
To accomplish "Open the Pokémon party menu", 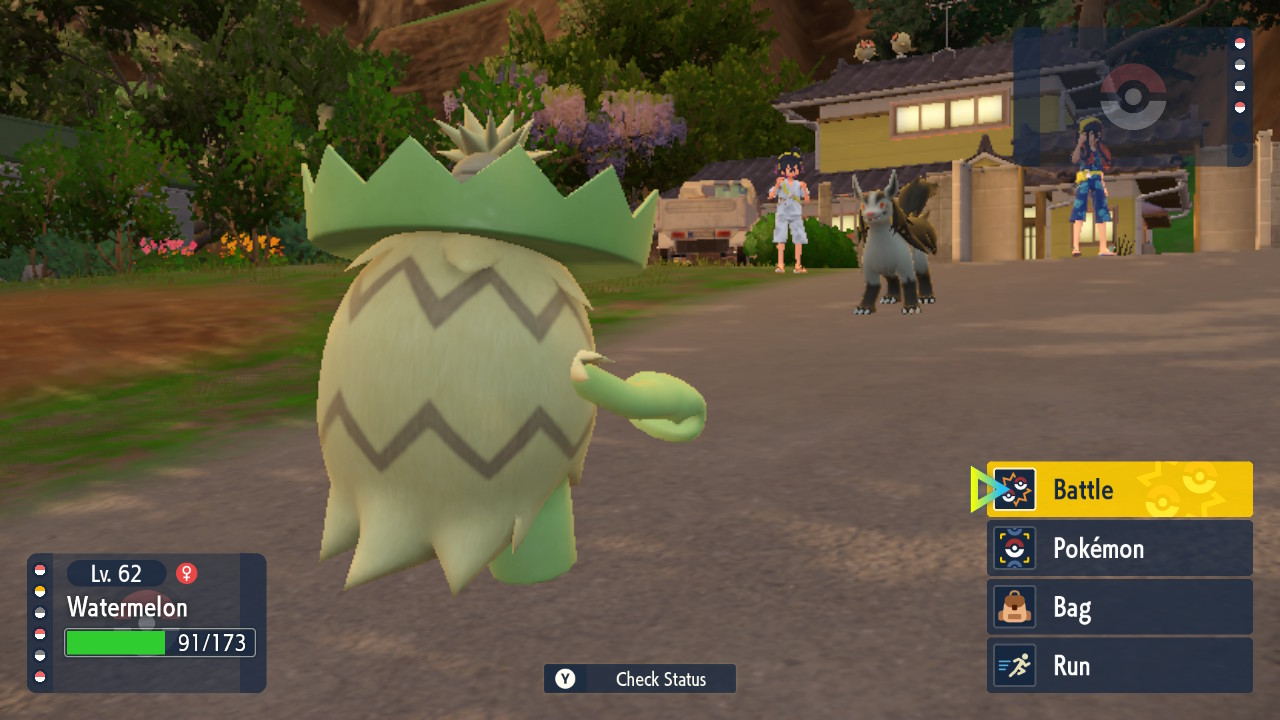I will pyautogui.click(x=1119, y=548).
